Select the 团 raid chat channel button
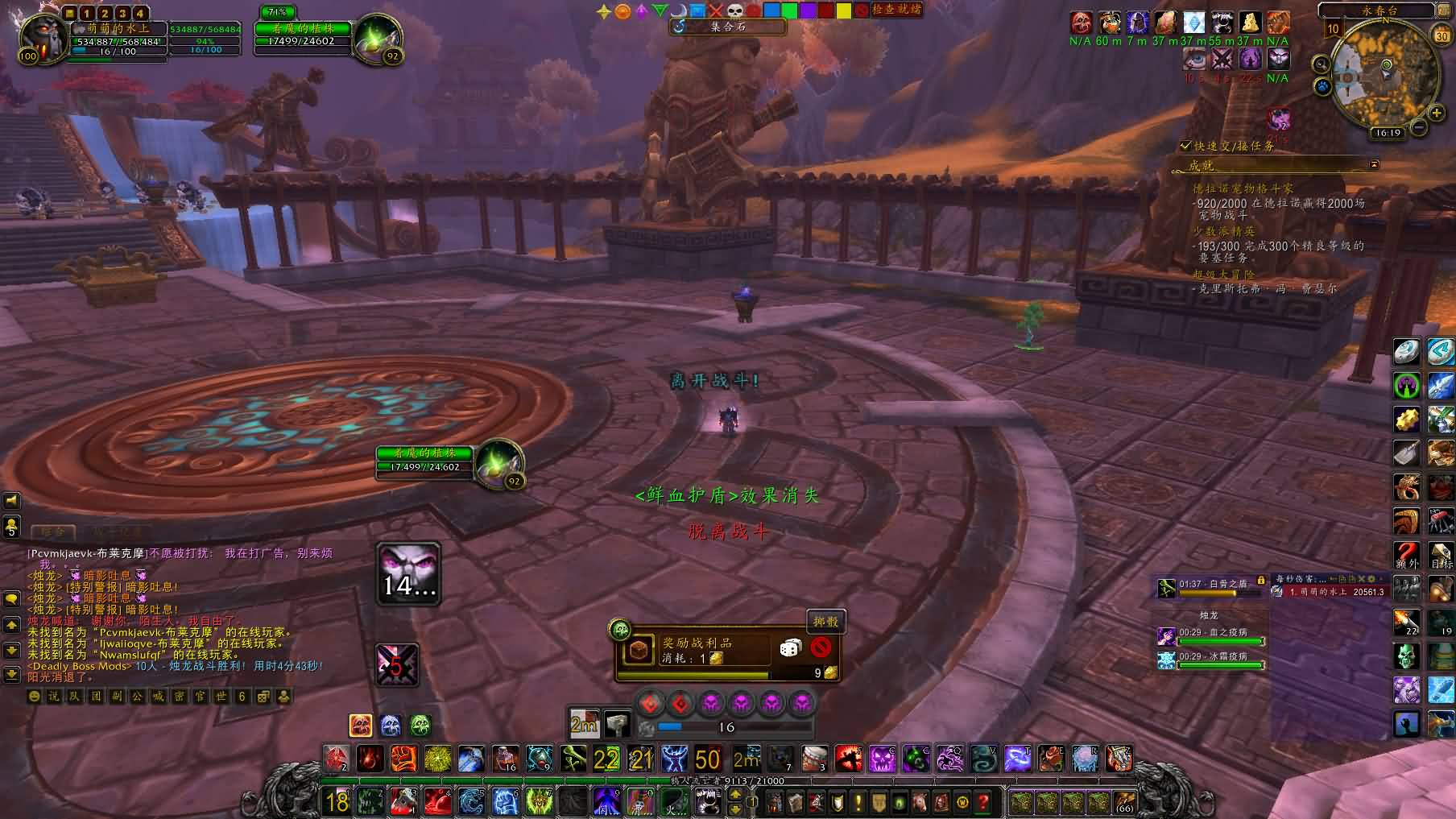The image size is (1456, 819). (96, 697)
